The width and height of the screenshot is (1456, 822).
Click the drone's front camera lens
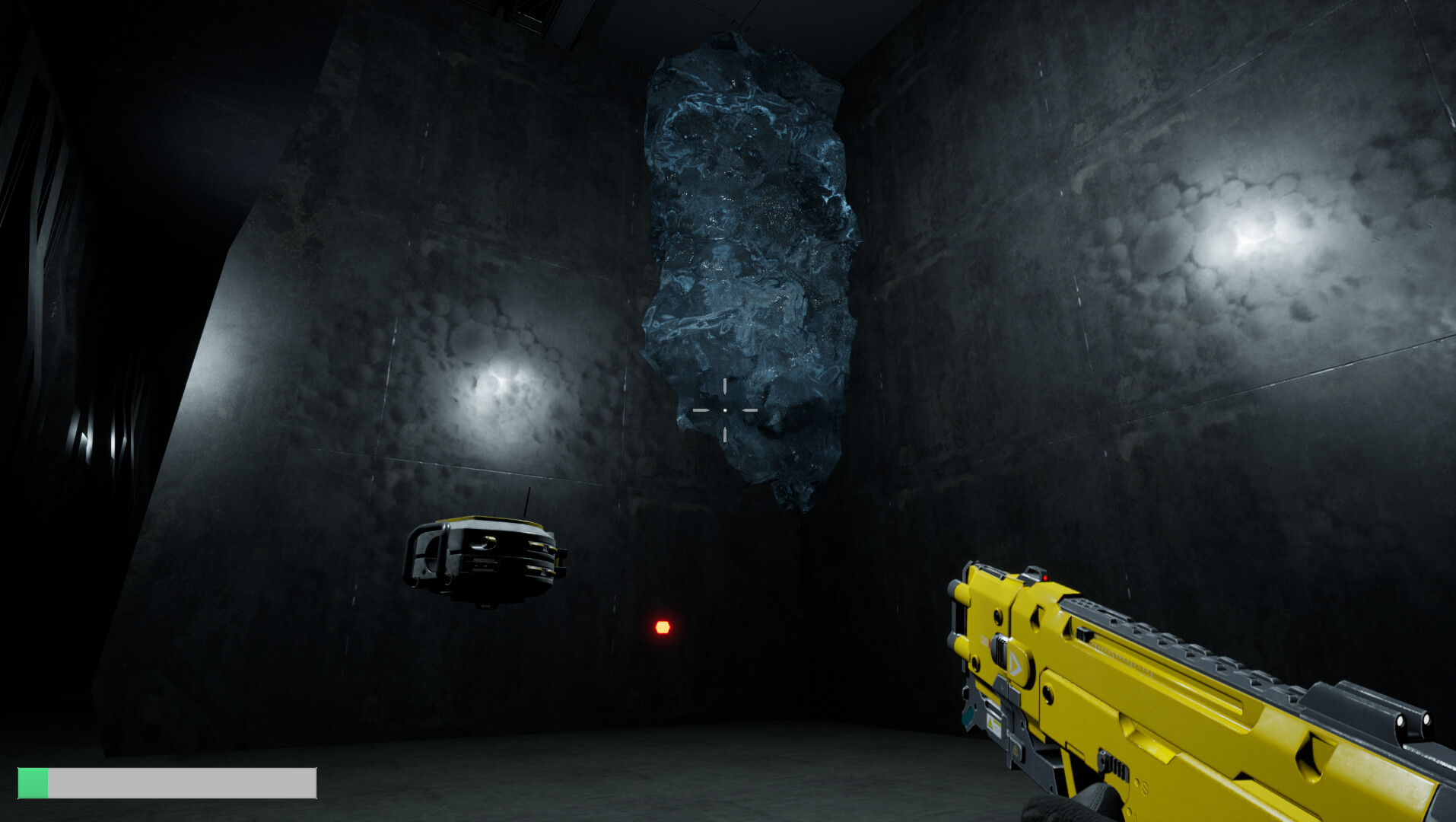tap(487, 541)
